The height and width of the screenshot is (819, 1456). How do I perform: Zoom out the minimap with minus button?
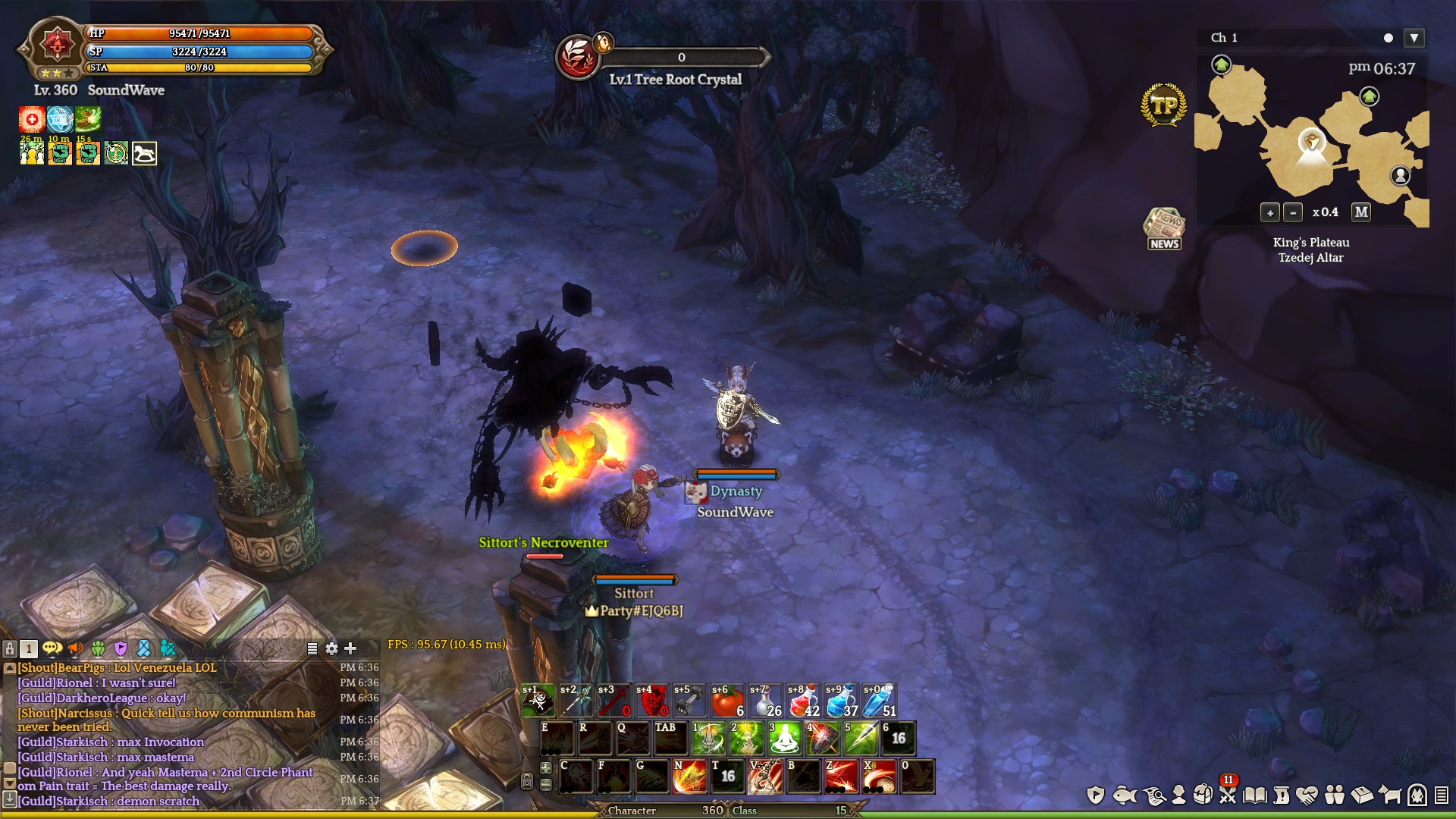click(1293, 213)
